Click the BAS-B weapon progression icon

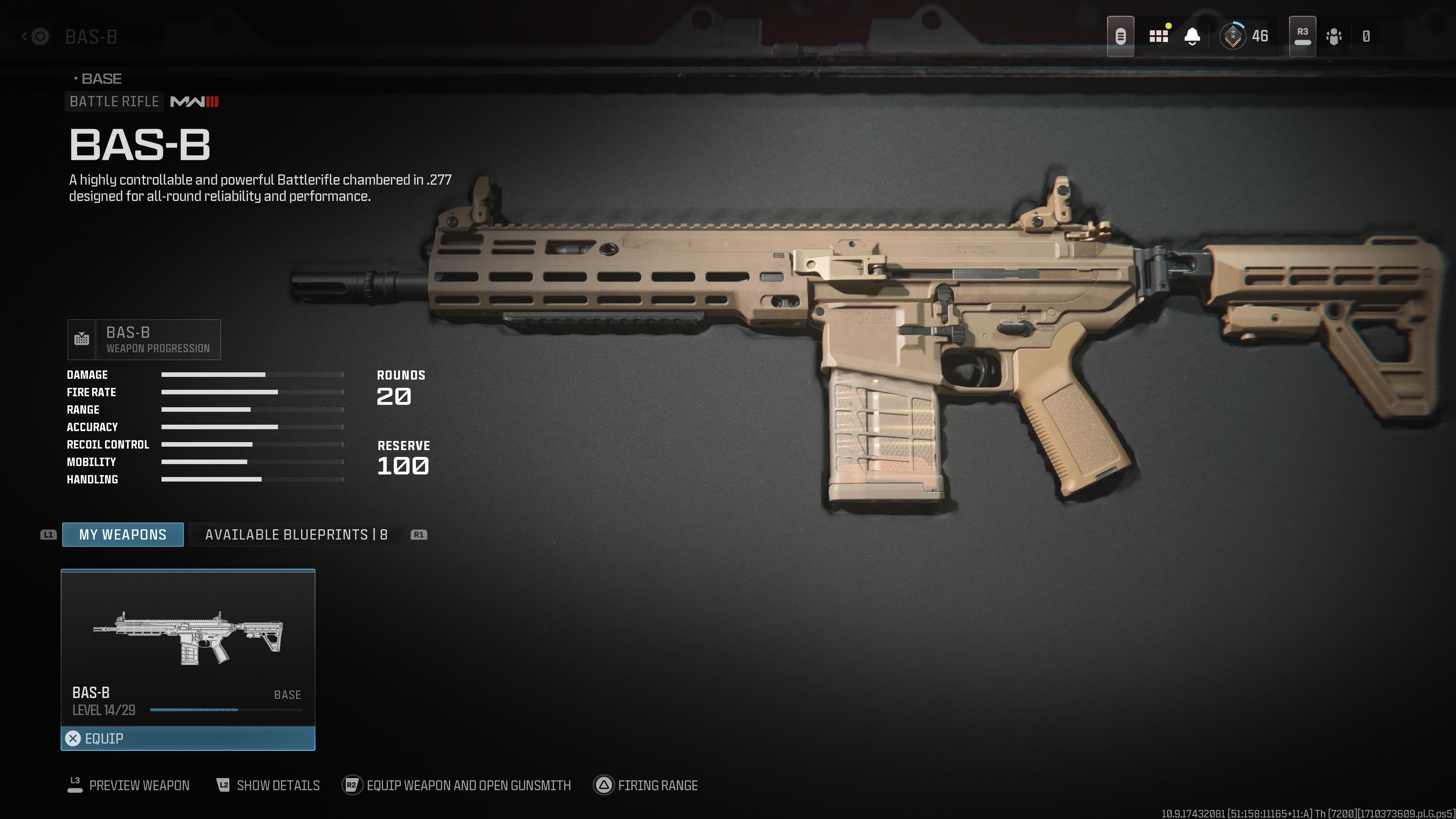[82, 339]
